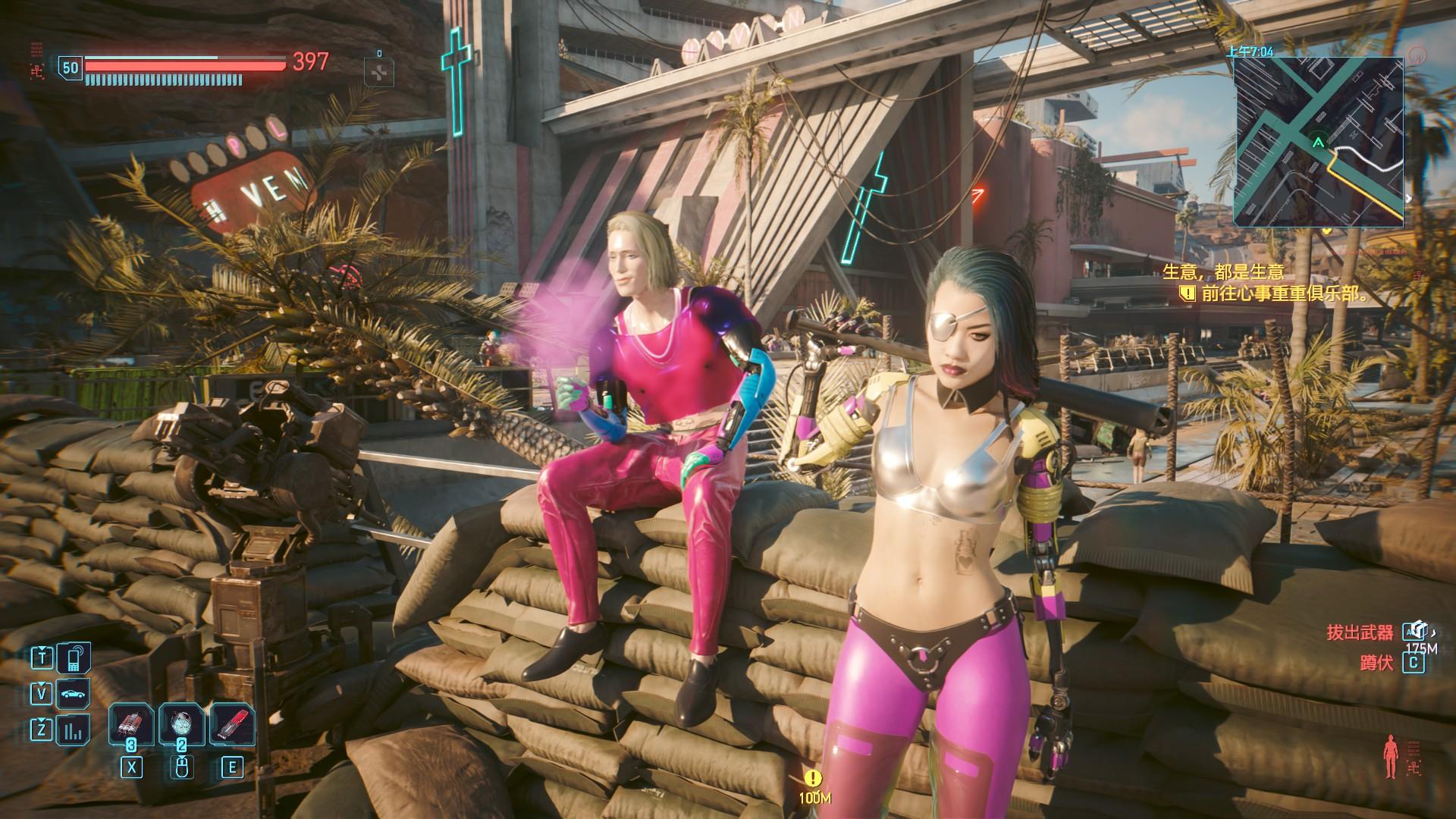This screenshot has width=1456, height=819.
Task: Select the grenade slot with count 3
Action: [132, 726]
